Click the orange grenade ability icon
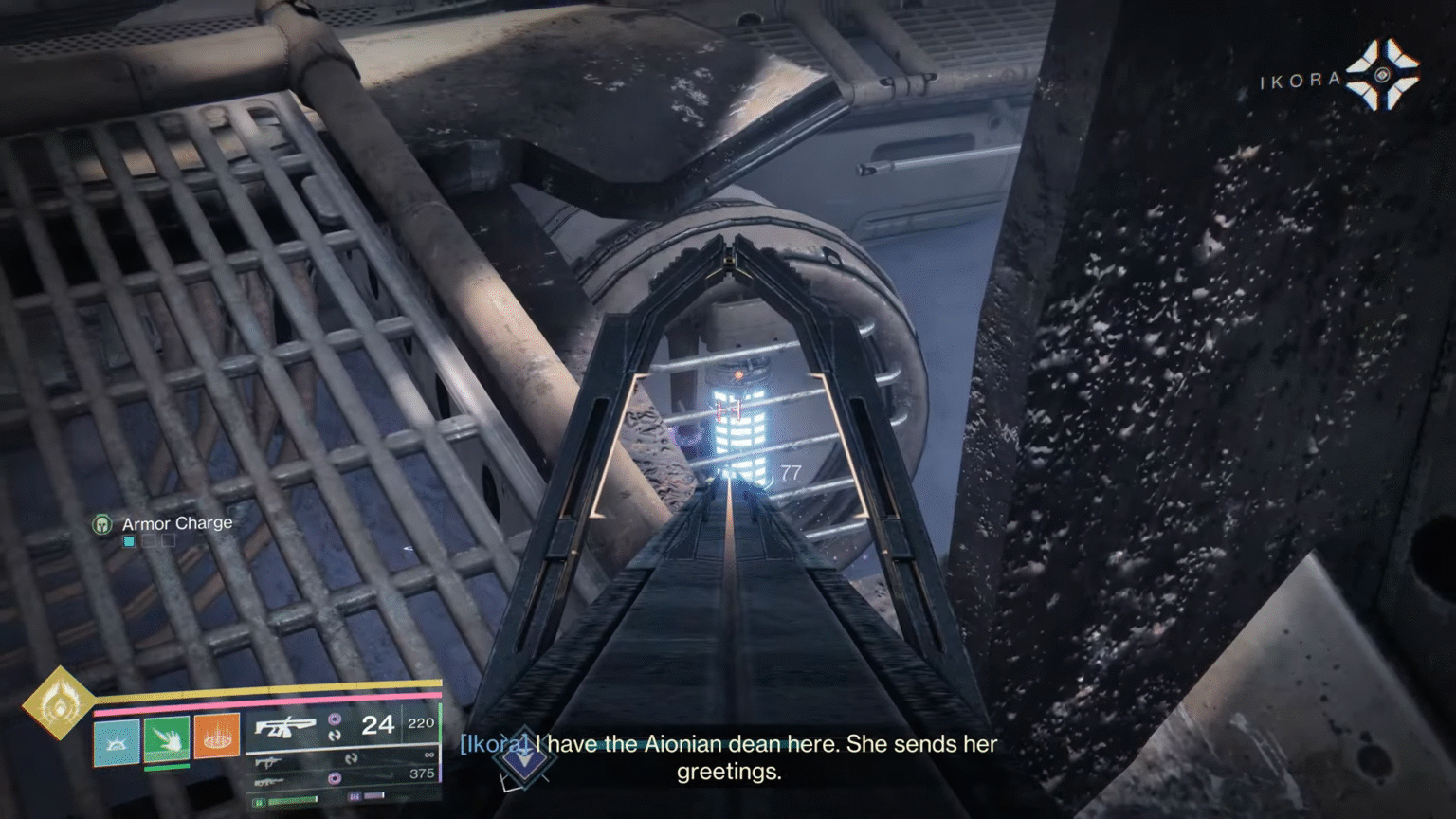The width and height of the screenshot is (1456, 819). click(217, 737)
